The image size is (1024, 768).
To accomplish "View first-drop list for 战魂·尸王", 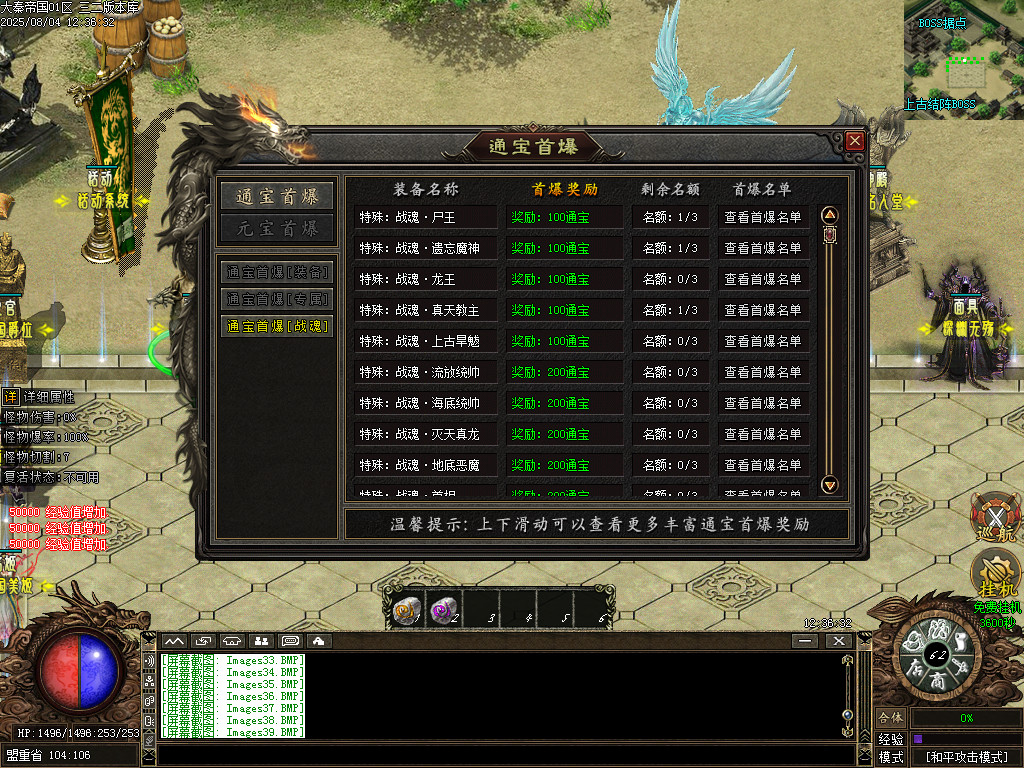I will [763, 217].
